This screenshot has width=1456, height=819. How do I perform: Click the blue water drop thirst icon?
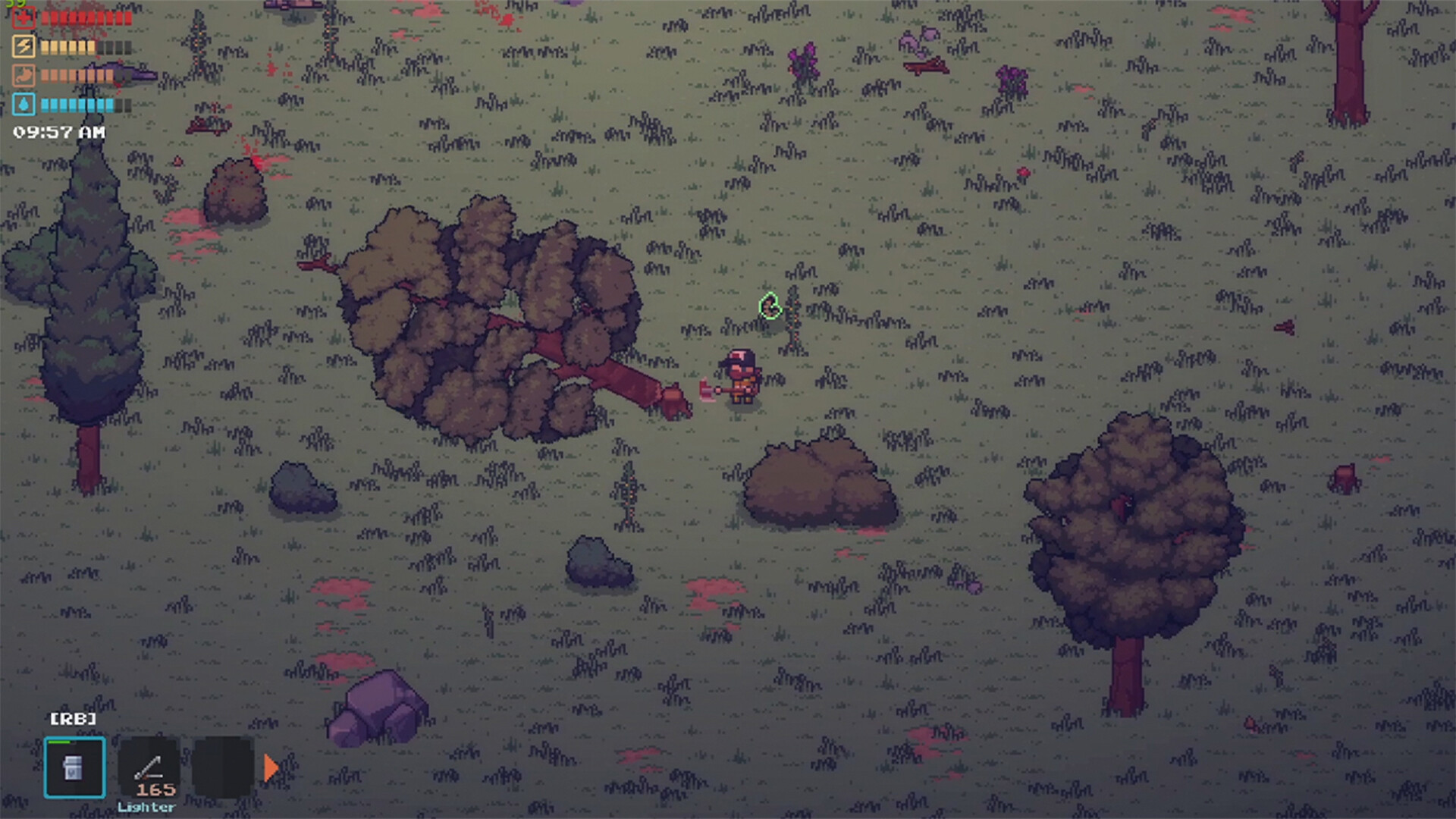tap(23, 105)
